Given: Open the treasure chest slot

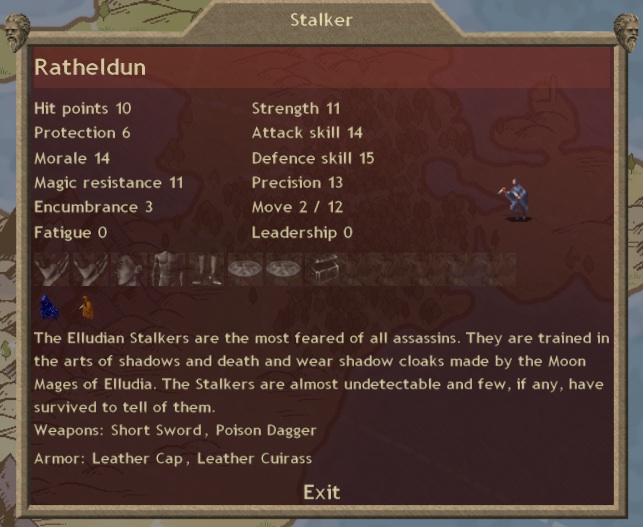Looking at the screenshot, I should point(321,270).
